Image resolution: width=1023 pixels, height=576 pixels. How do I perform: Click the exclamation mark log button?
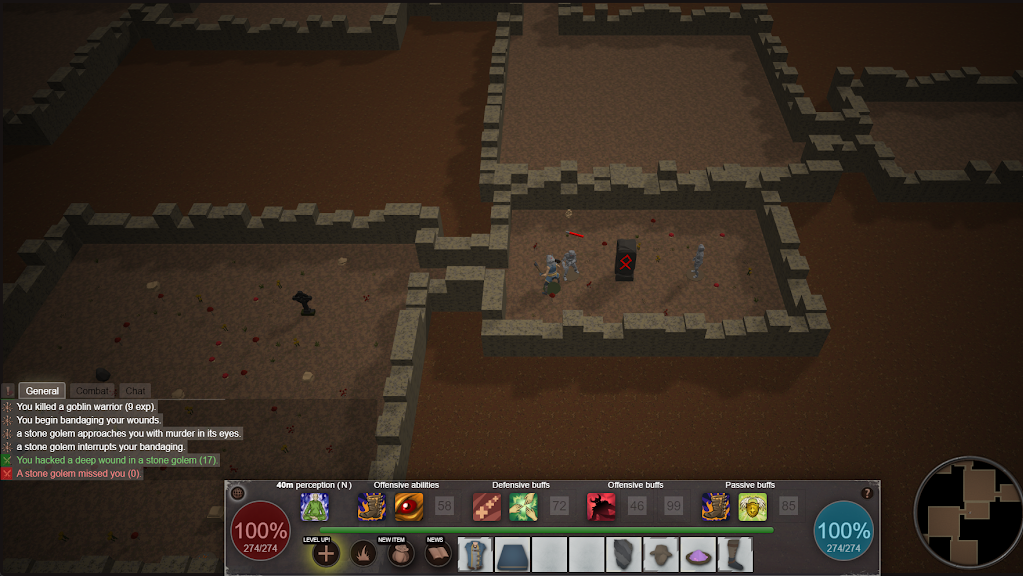pos(9,391)
